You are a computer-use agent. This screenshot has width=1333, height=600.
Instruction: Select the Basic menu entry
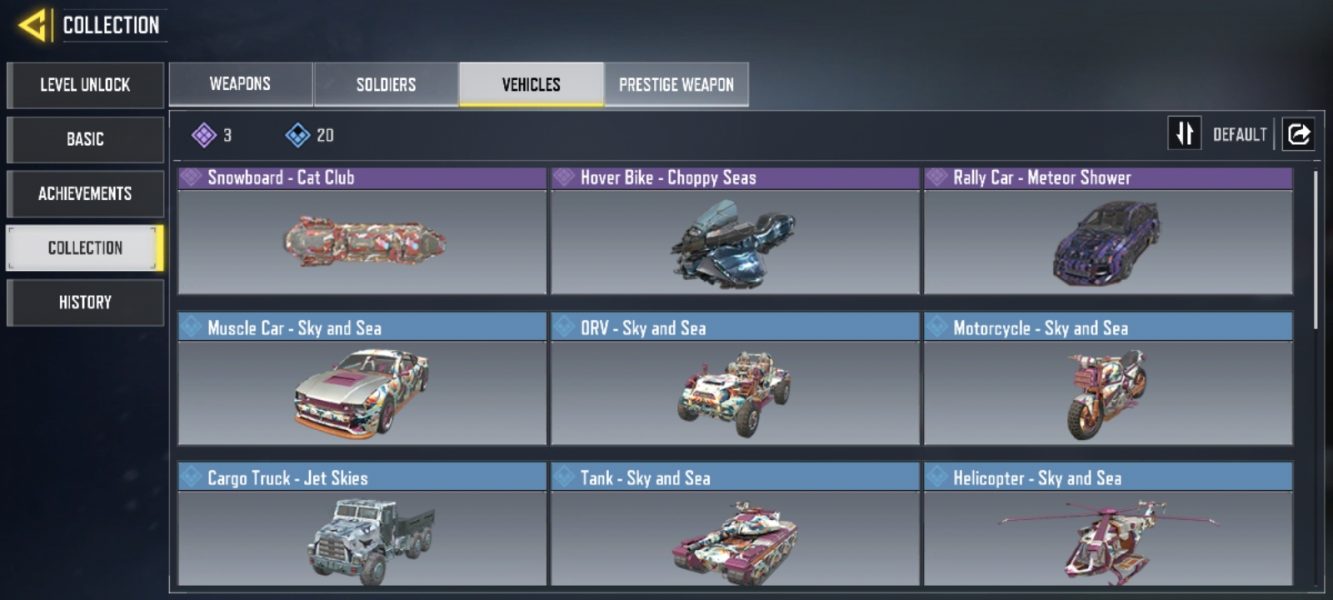click(85, 139)
